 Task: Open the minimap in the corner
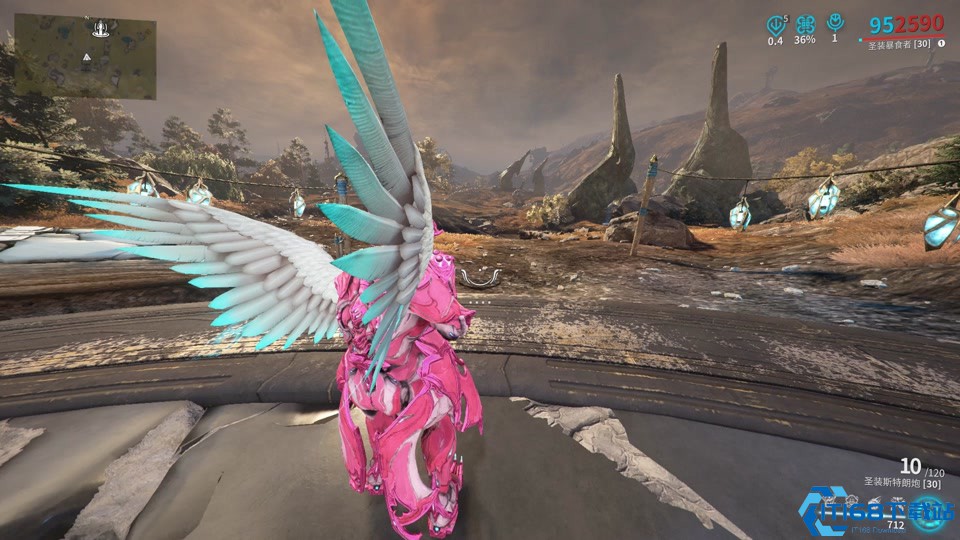point(85,56)
